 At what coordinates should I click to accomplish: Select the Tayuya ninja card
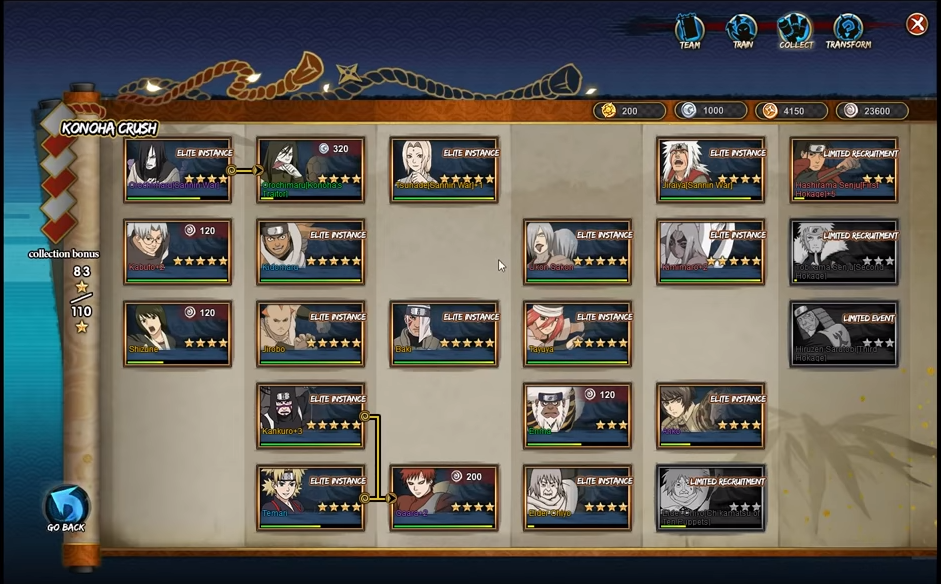(x=577, y=334)
